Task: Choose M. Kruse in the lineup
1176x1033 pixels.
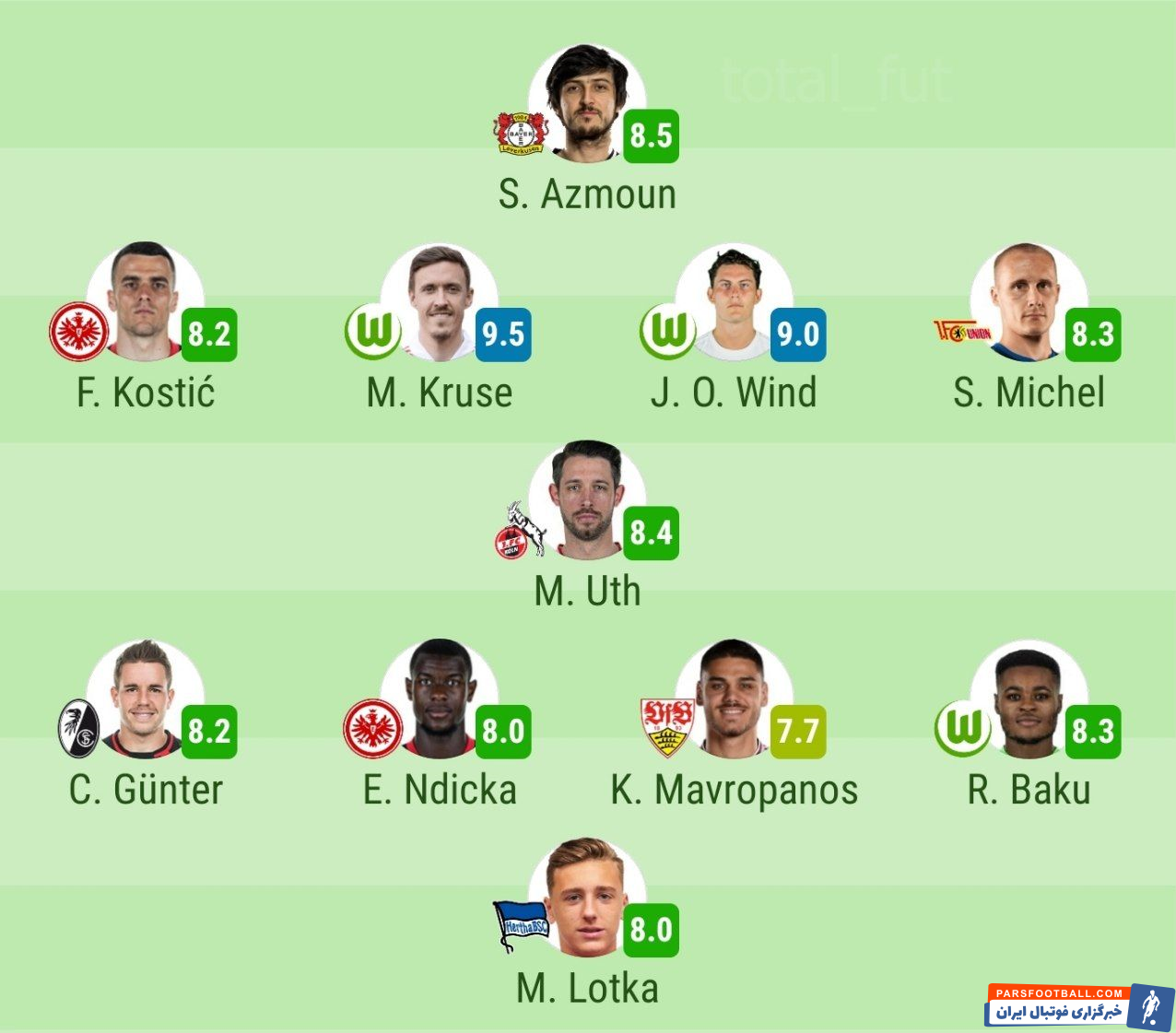Action: click(x=440, y=302)
